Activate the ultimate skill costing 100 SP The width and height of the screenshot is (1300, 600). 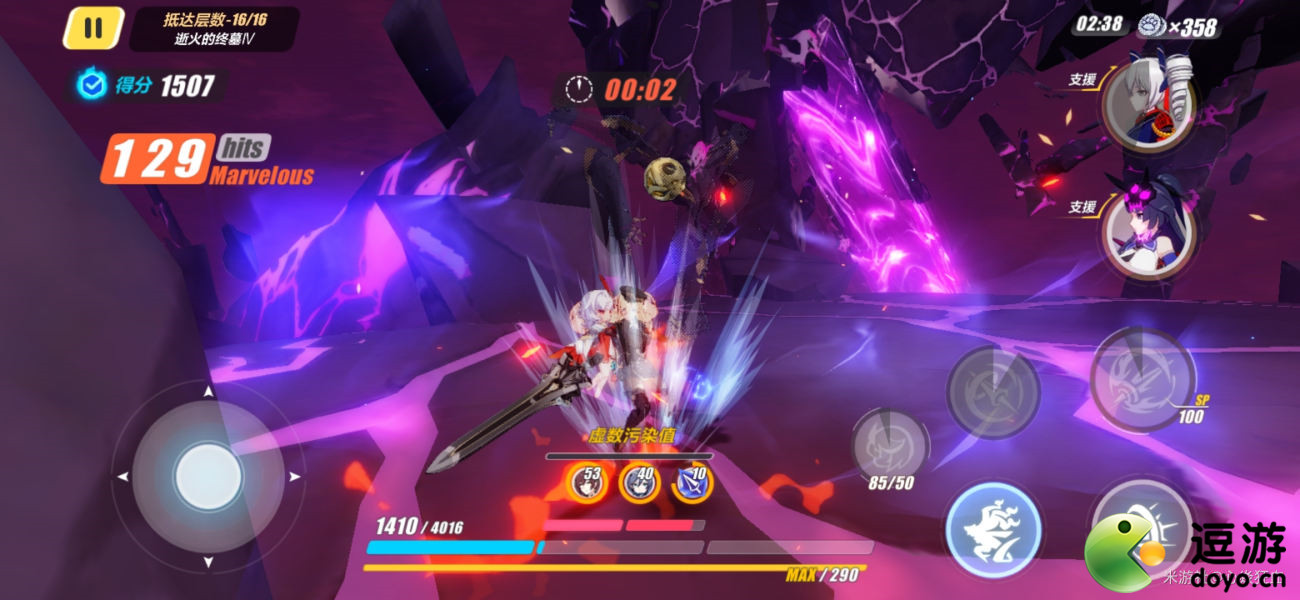[1142, 378]
